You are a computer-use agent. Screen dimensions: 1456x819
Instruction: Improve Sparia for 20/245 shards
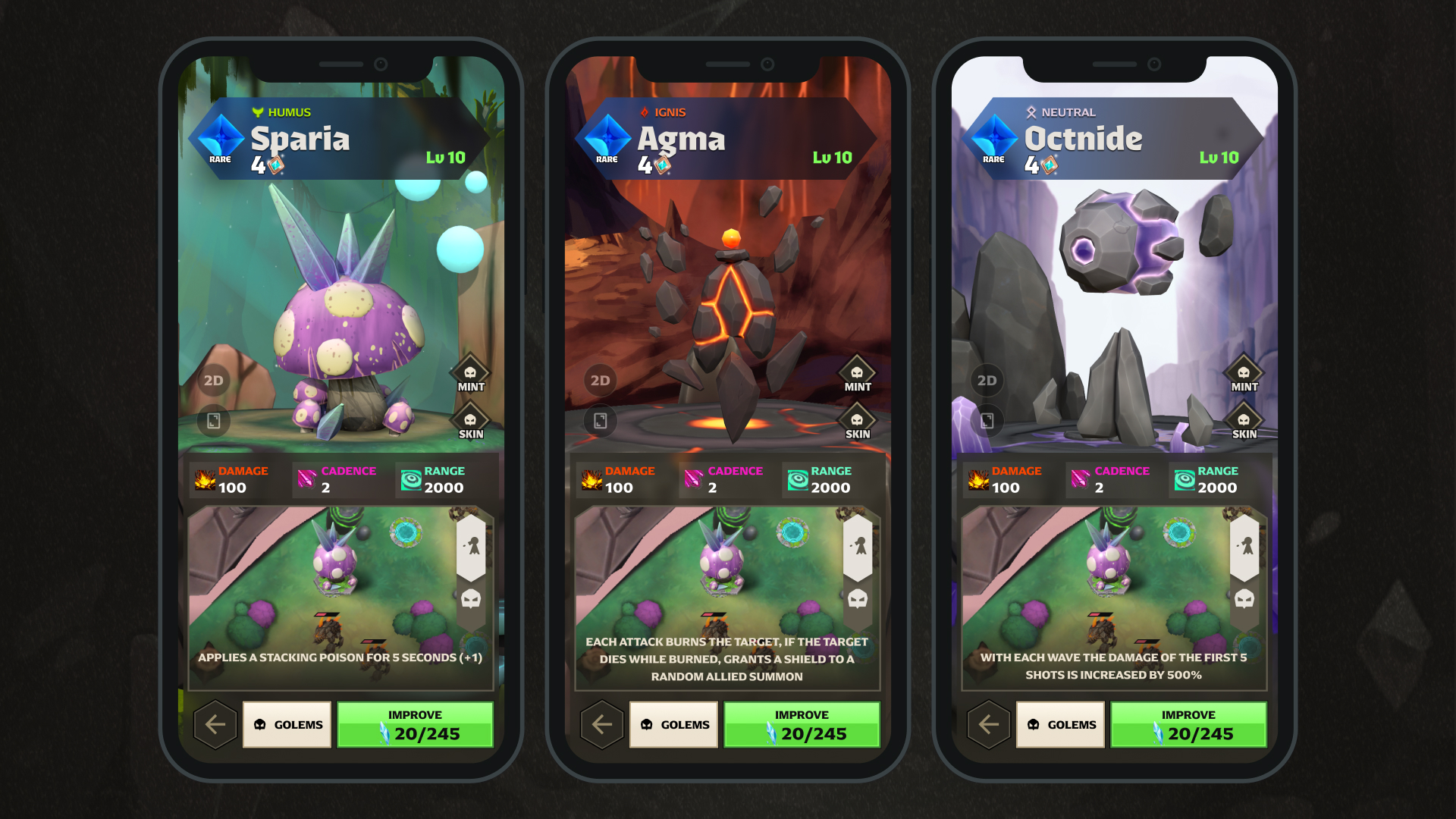pyautogui.click(x=415, y=725)
